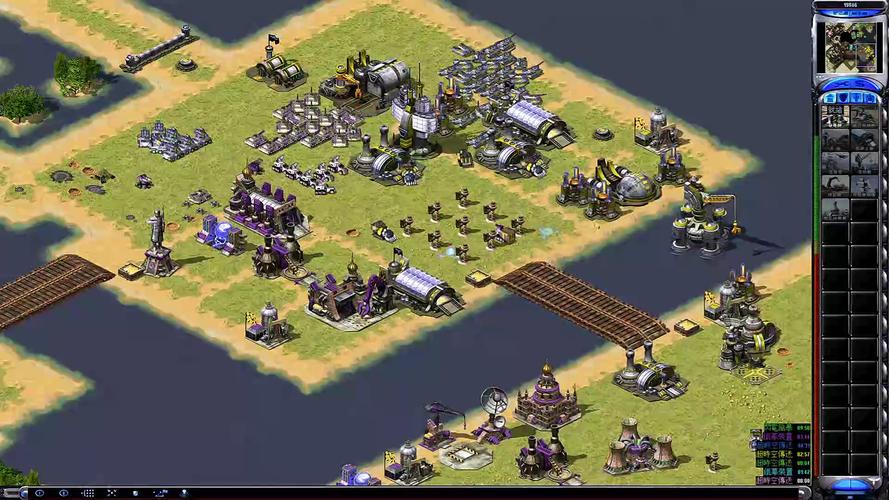The image size is (889, 500).
Task: Open the defenses build tab with shield icon
Action: 842,98
